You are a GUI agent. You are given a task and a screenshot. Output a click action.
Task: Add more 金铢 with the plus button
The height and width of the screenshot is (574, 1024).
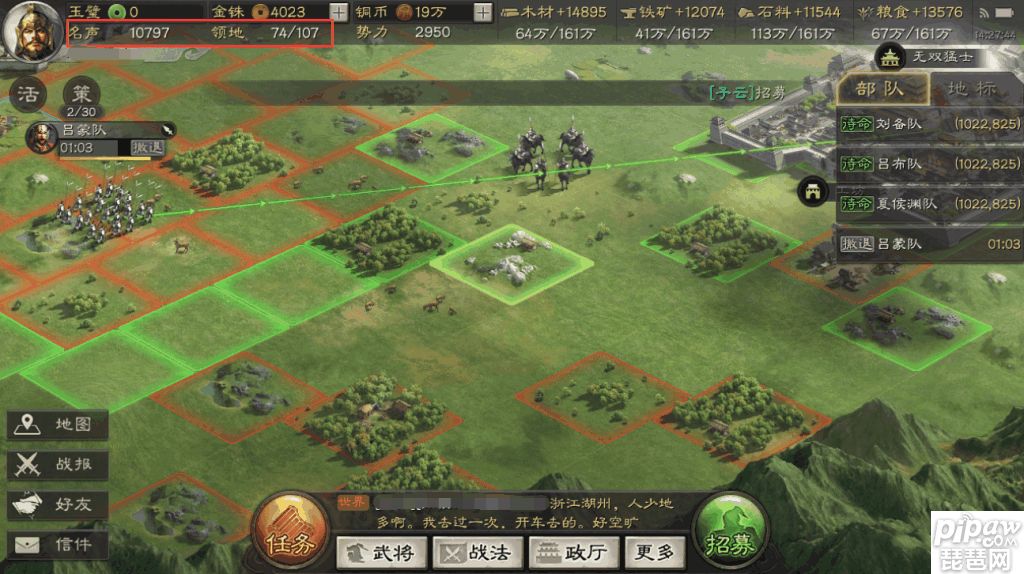coord(339,13)
